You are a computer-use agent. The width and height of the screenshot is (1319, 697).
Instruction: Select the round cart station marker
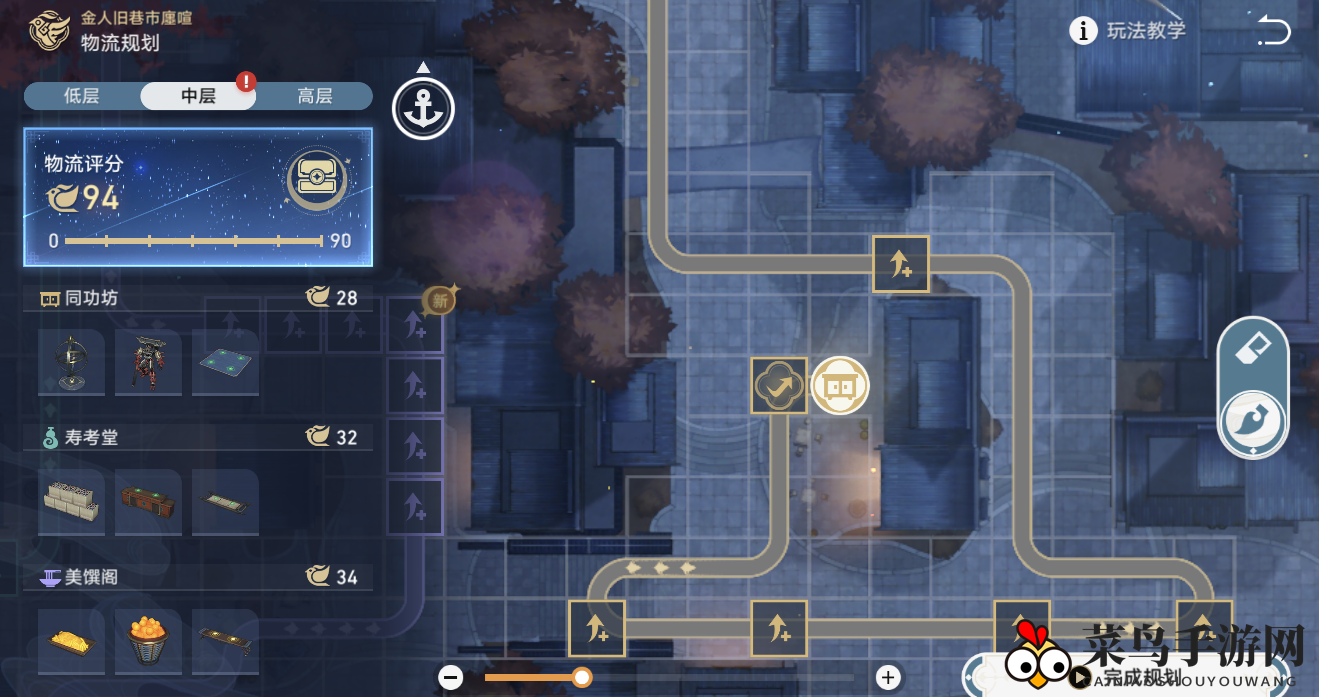(840, 386)
